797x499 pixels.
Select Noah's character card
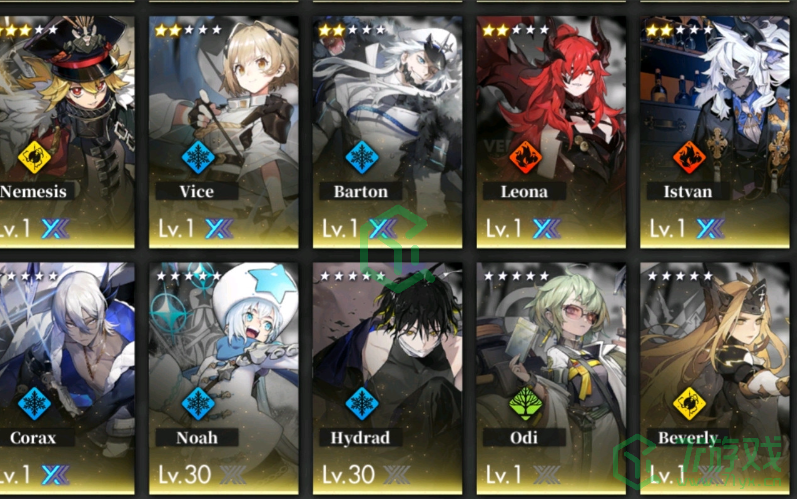point(223,375)
